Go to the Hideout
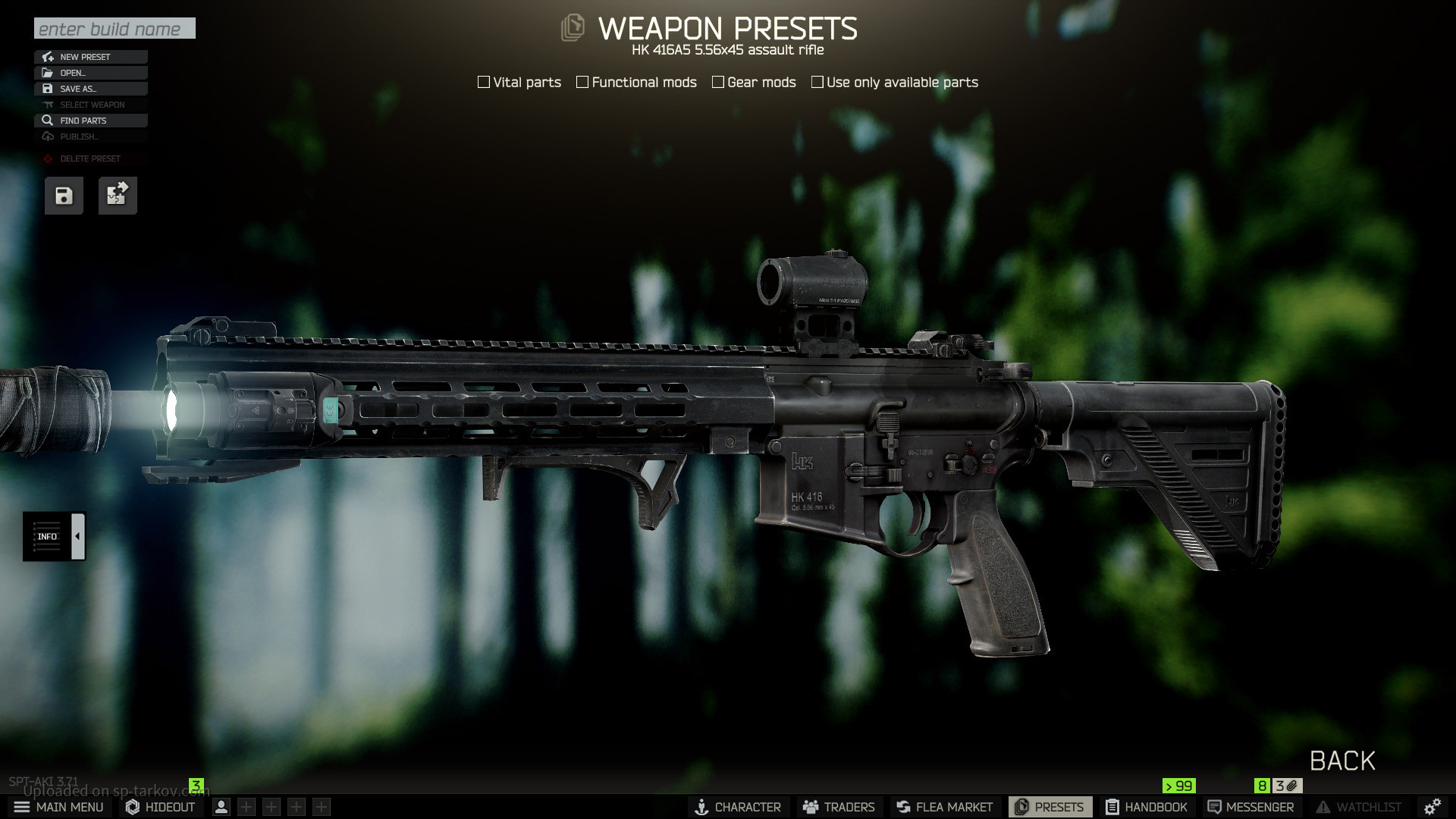 pos(161,807)
